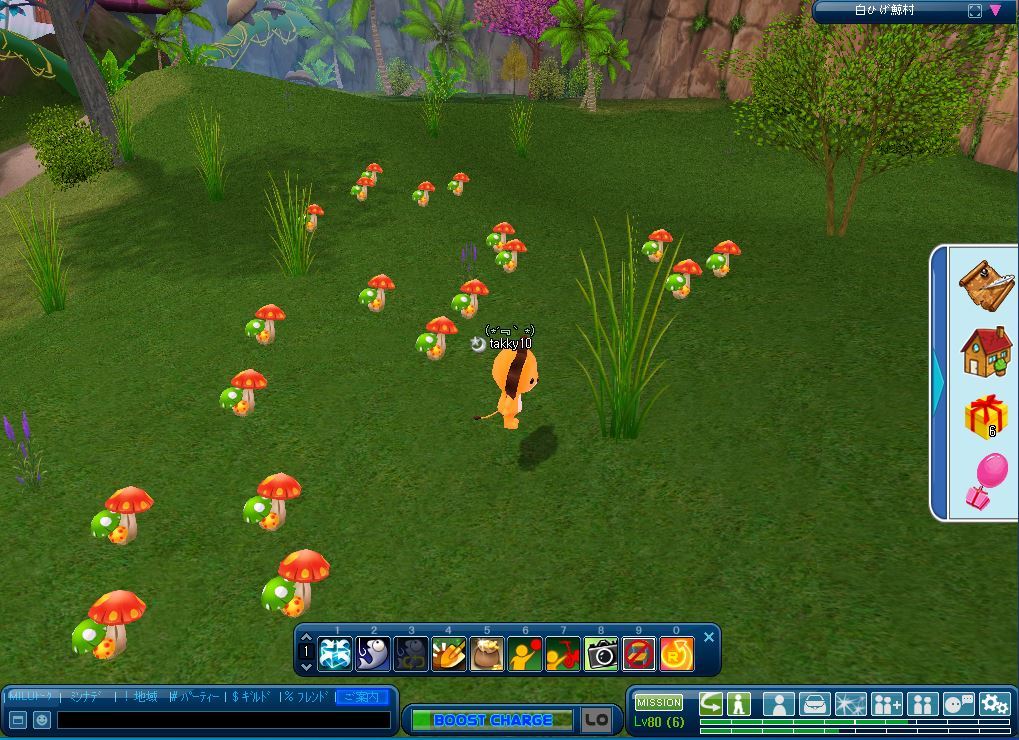Click the BOOST CHARGE button
The width and height of the screenshot is (1019, 740).
tap(492, 720)
